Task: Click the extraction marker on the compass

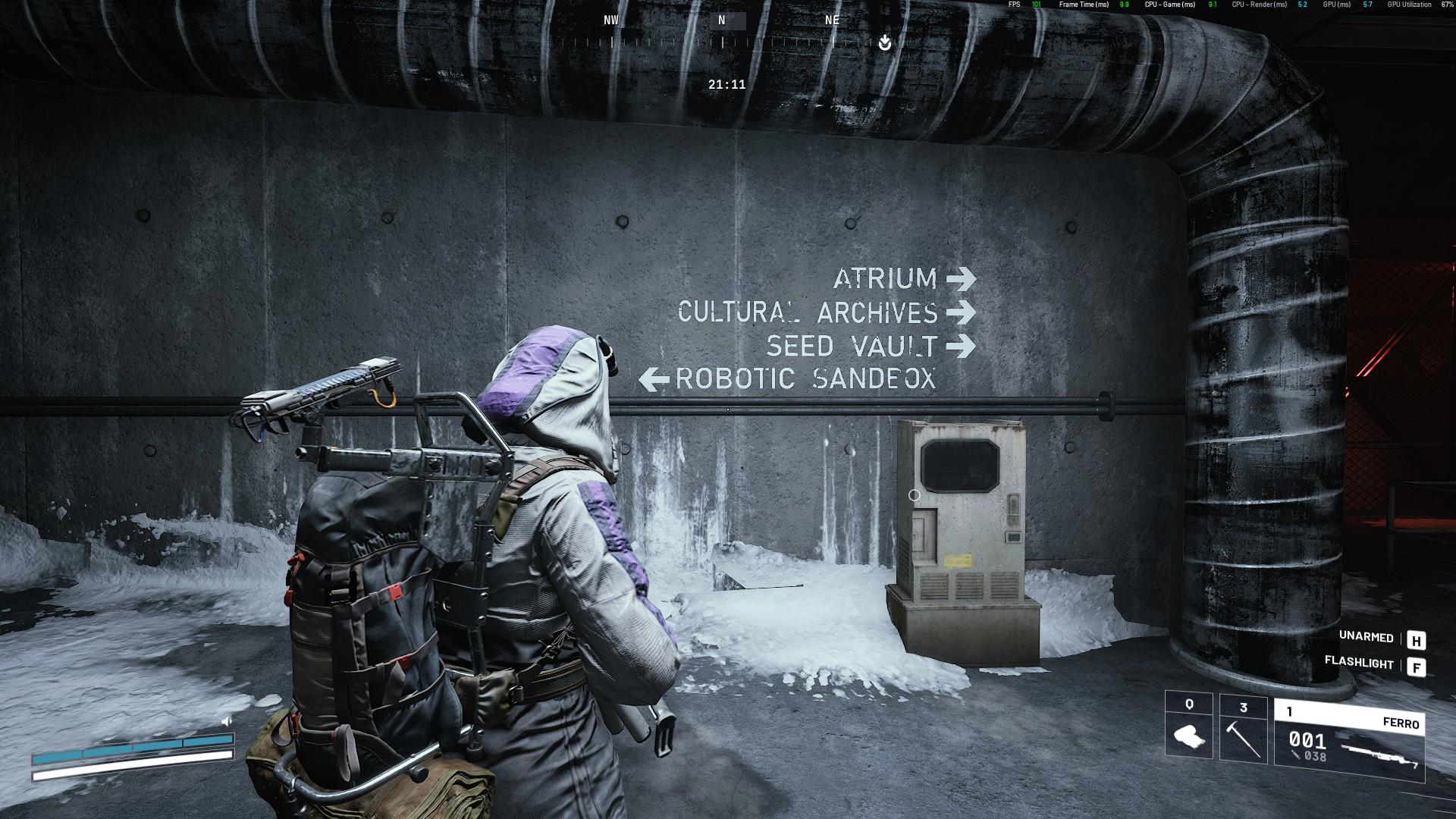Action: [x=884, y=43]
